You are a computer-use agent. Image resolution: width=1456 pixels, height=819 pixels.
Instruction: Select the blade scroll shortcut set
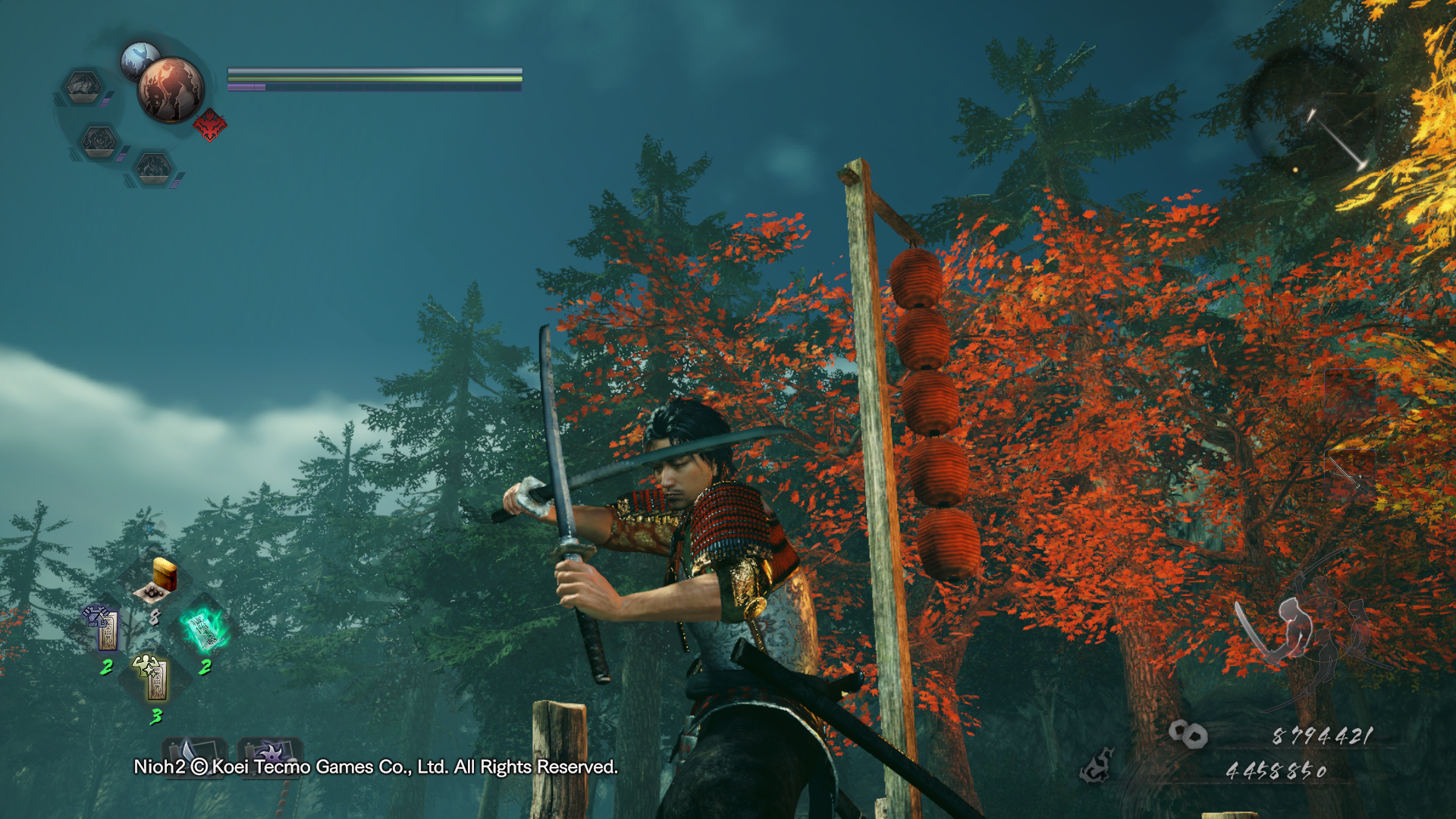[193, 751]
